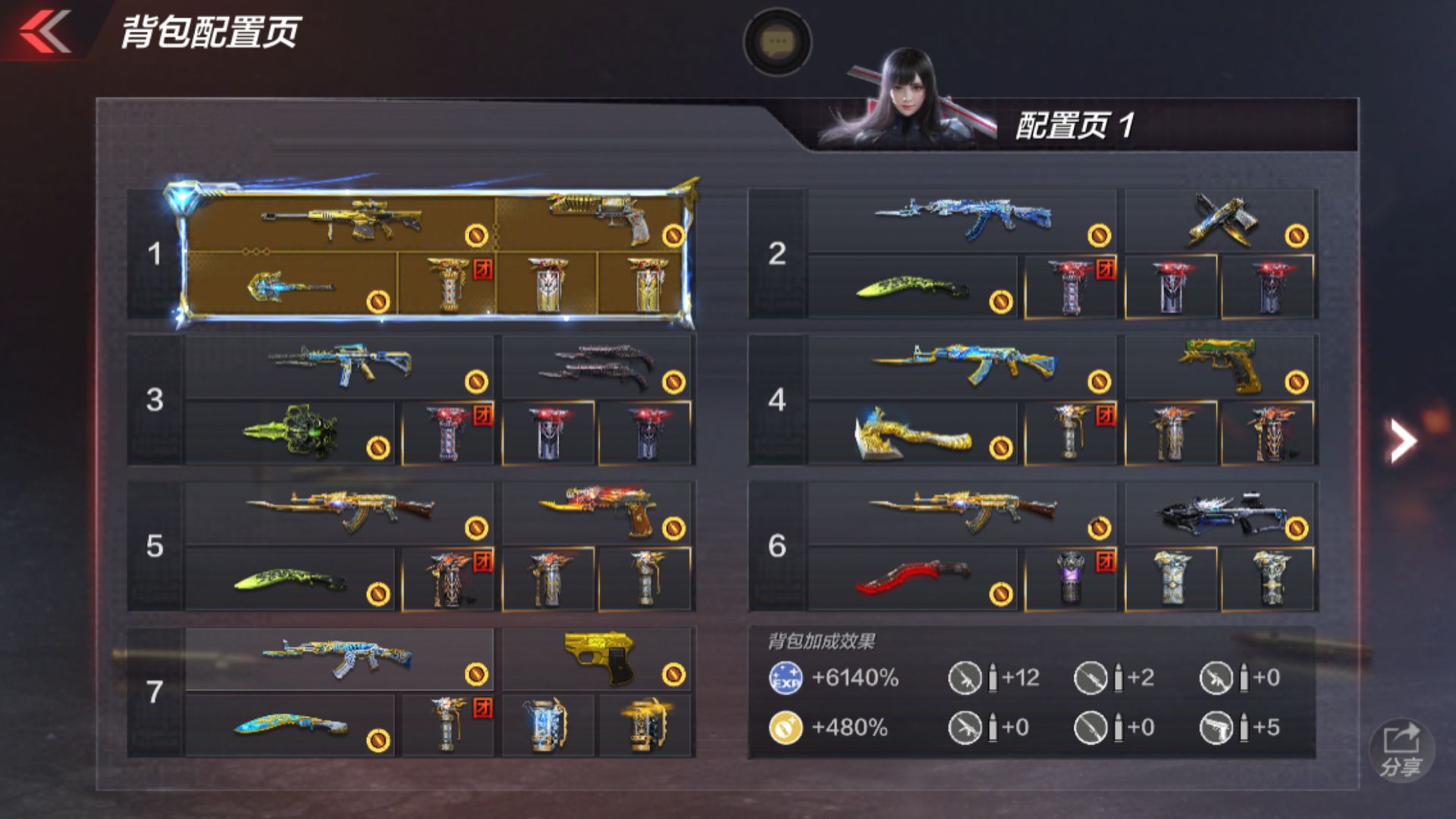Screen dimensions: 1456x819
Task: Select the green spiked melee weapon in loadout 3
Action: 292,432
